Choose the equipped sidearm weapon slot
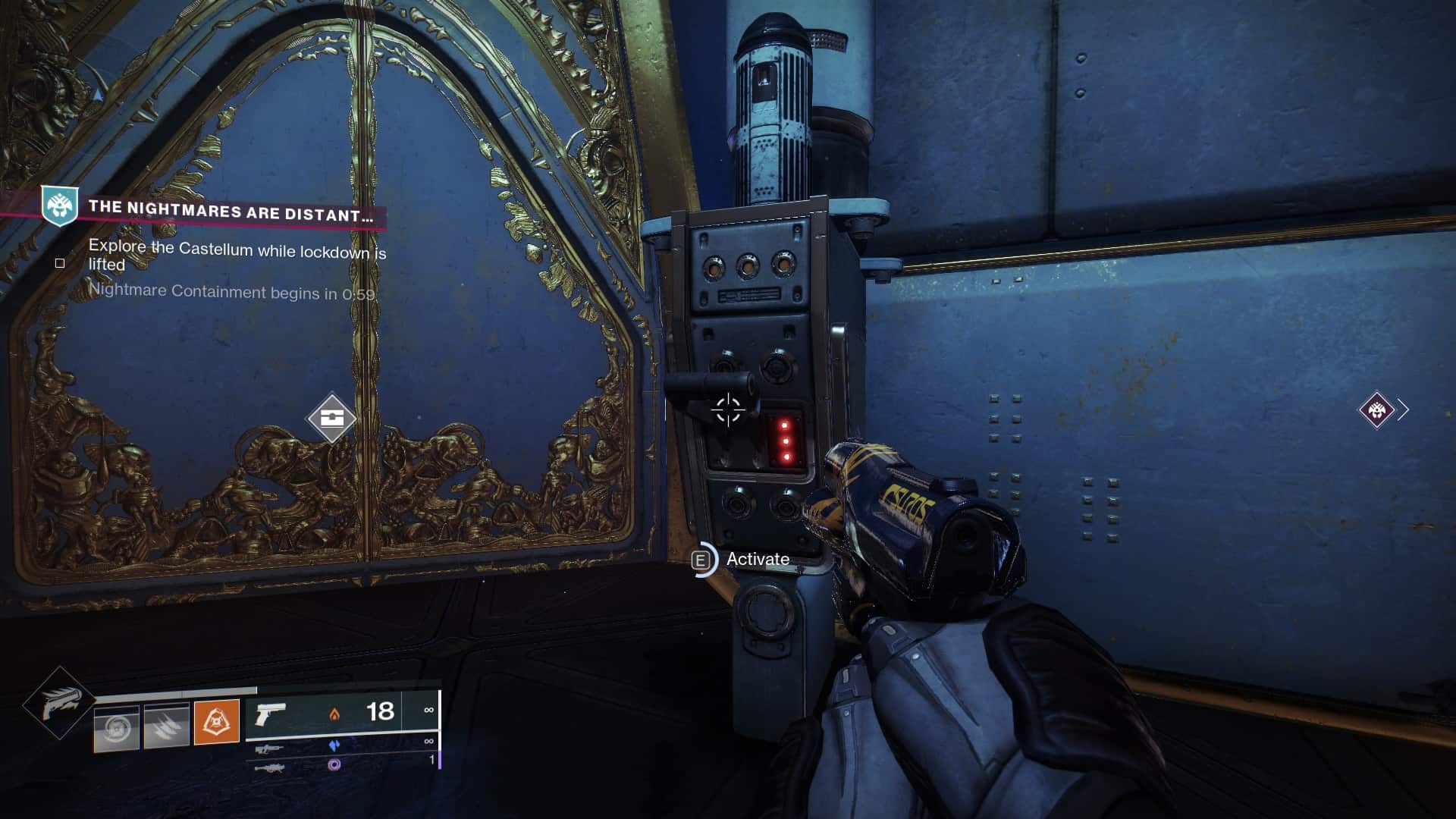 click(x=341, y=712)
